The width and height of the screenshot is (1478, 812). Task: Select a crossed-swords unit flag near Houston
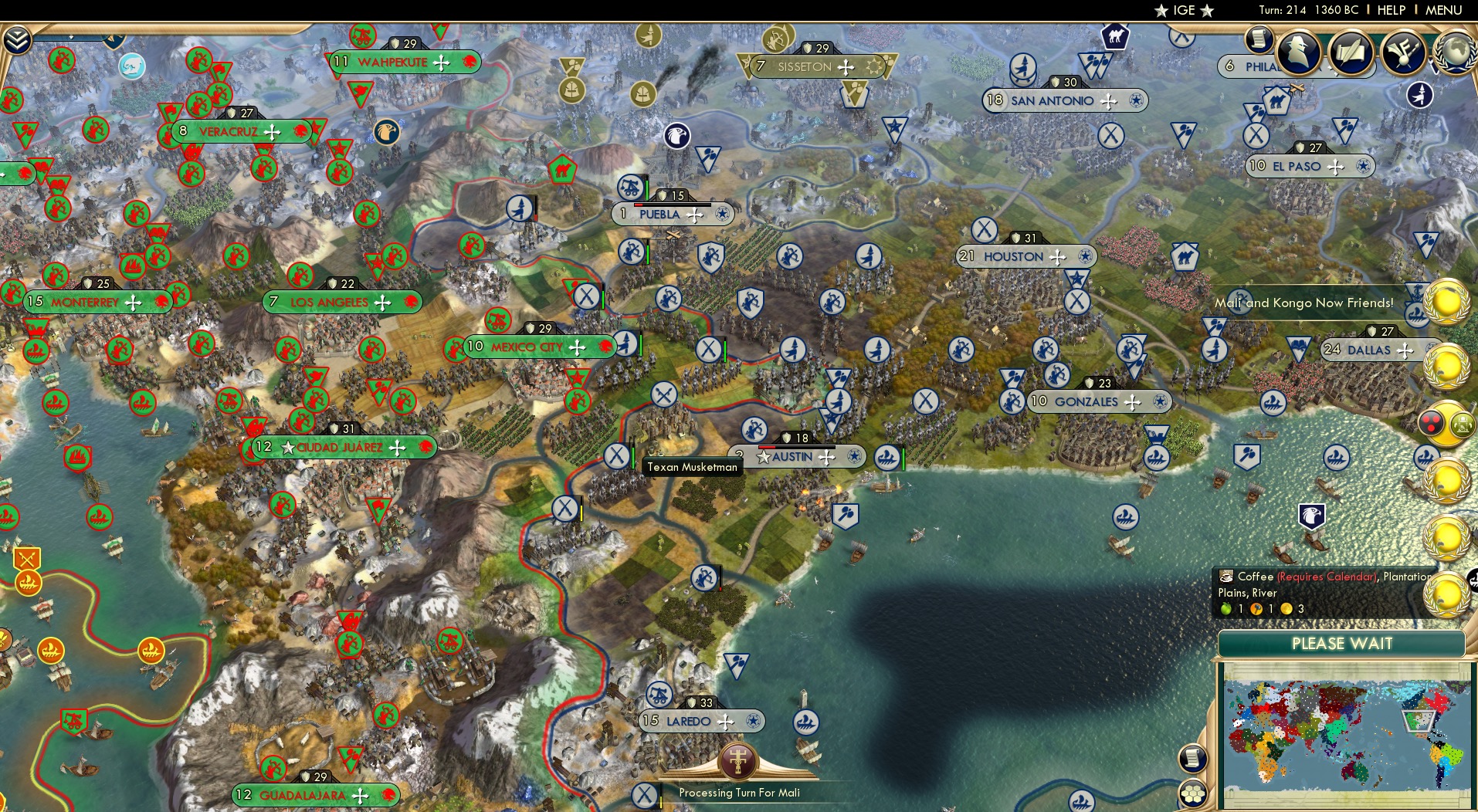coord(986,229)
